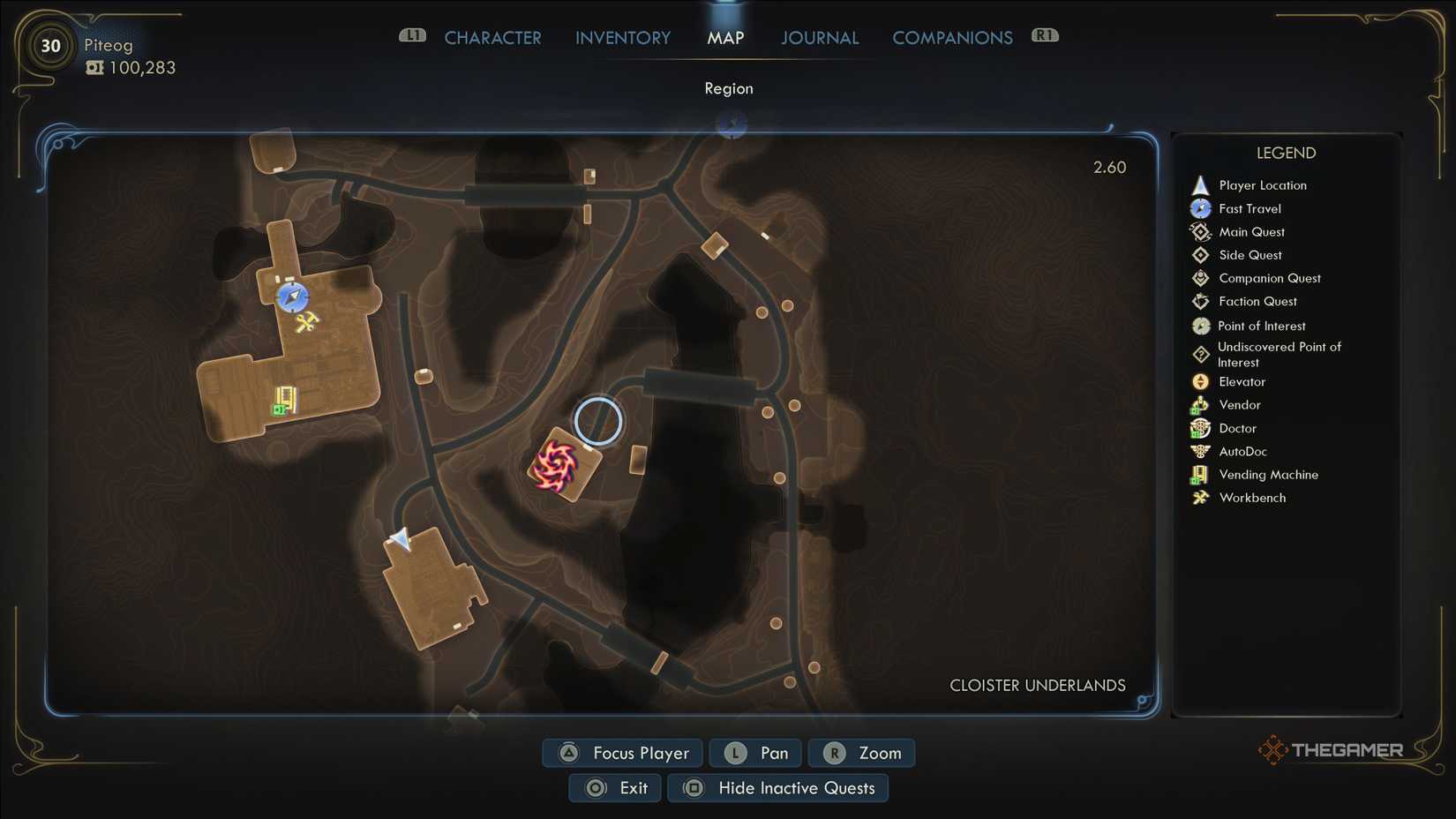This screenshot has height=819, width=1456.
Task: Select the Elevator icon in the legend
Action: coord(1200,381)
